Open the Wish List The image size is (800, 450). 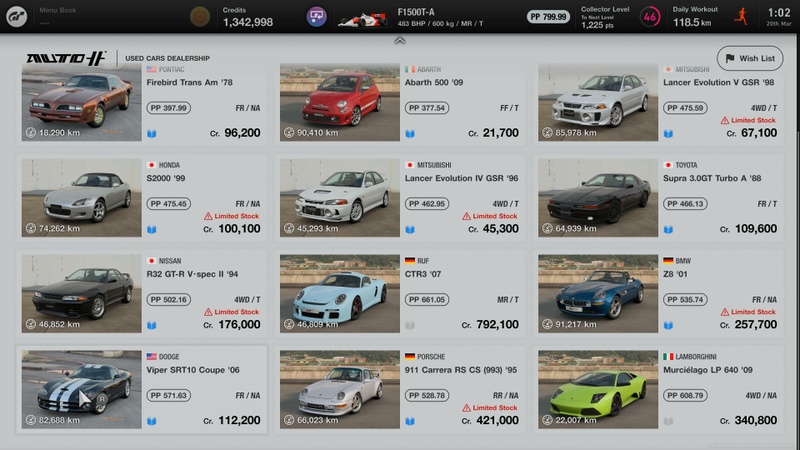point(749,58)
